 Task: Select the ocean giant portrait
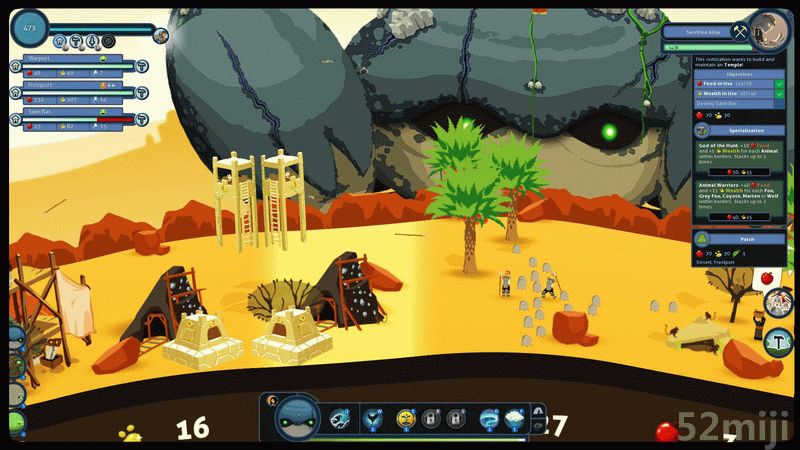[297, 416]
